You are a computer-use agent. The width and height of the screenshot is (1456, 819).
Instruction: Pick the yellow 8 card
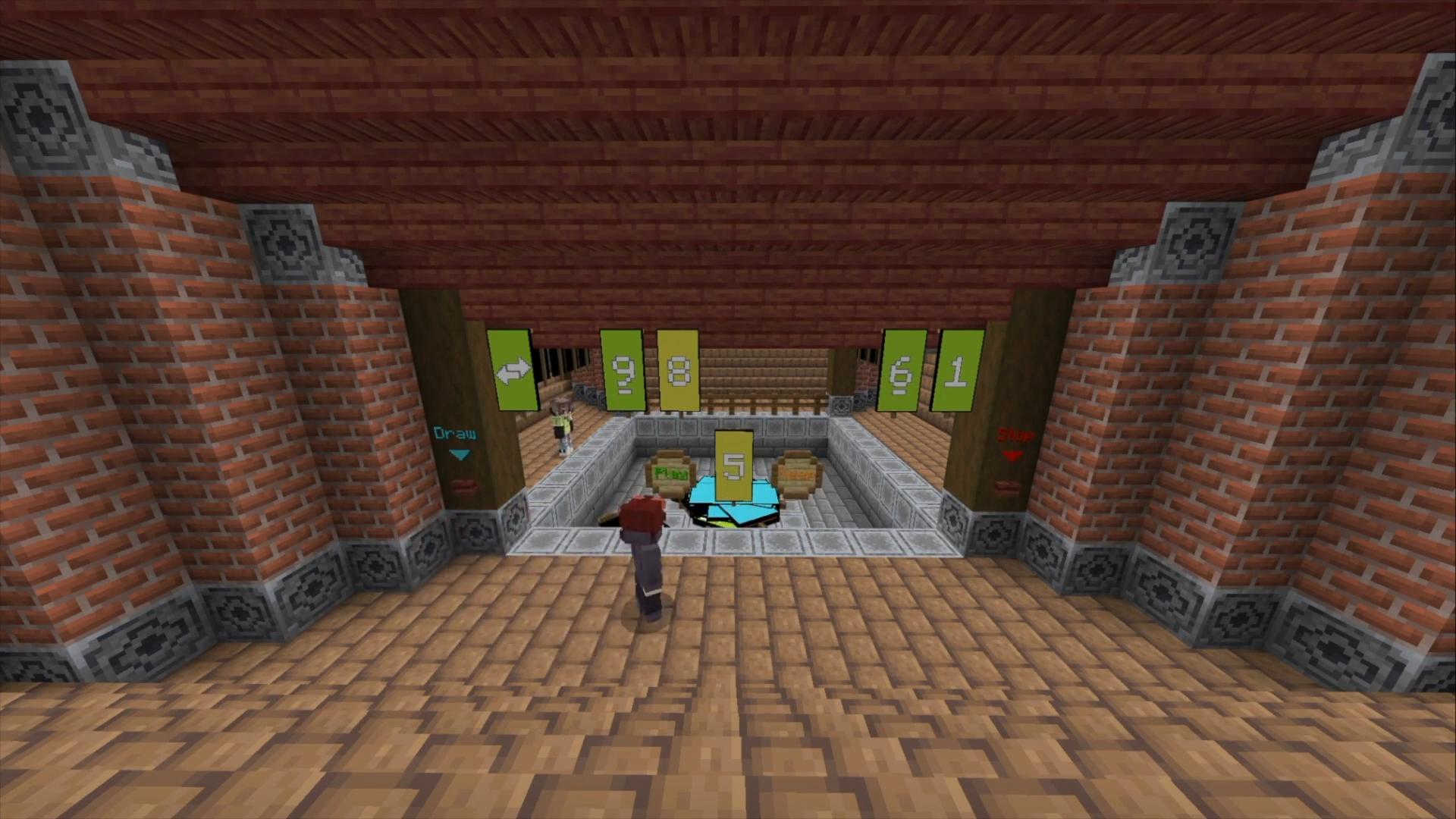click(x=678, y=370)
